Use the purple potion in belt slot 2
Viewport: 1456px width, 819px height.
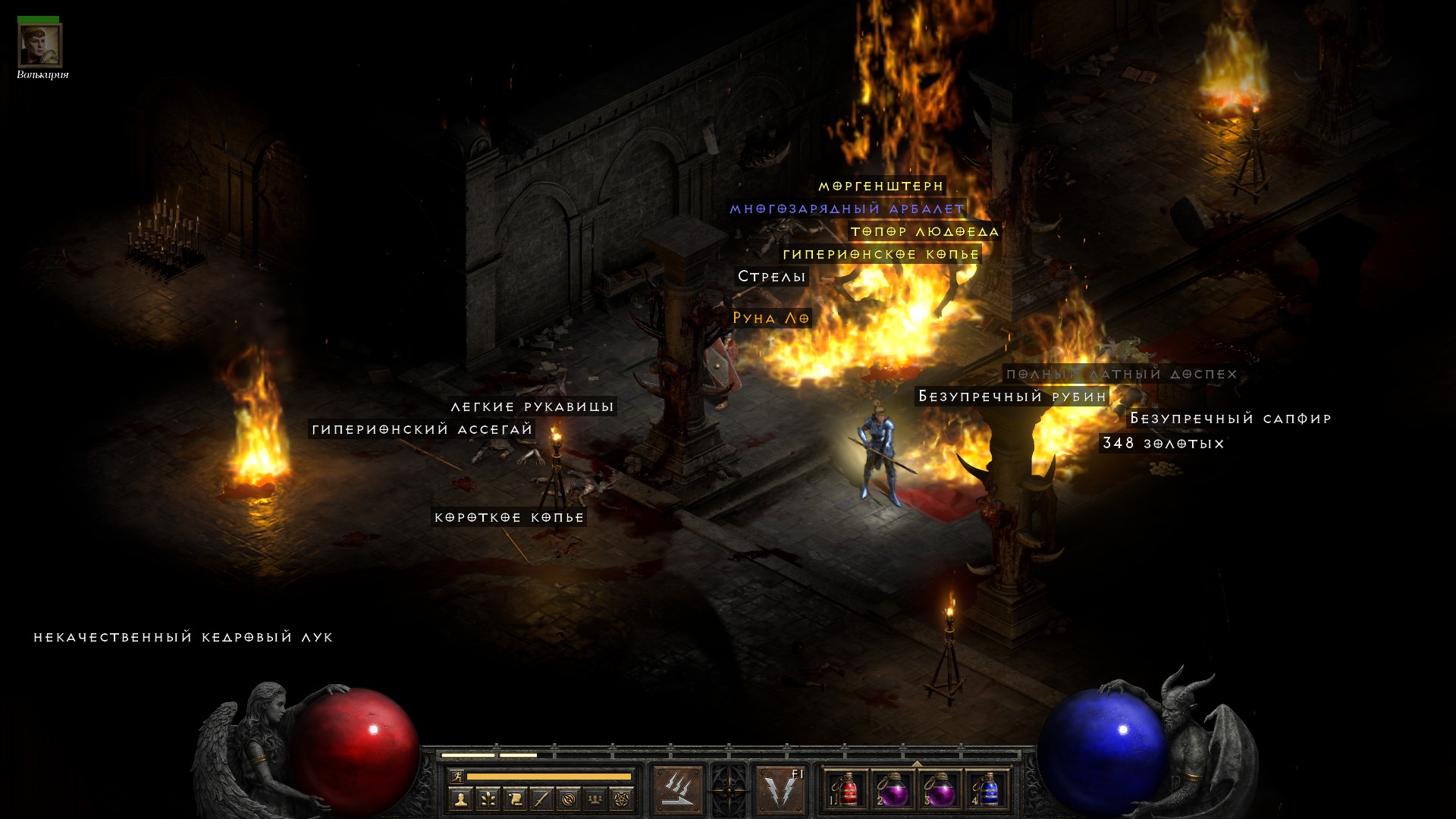click(x=894, y=791)
